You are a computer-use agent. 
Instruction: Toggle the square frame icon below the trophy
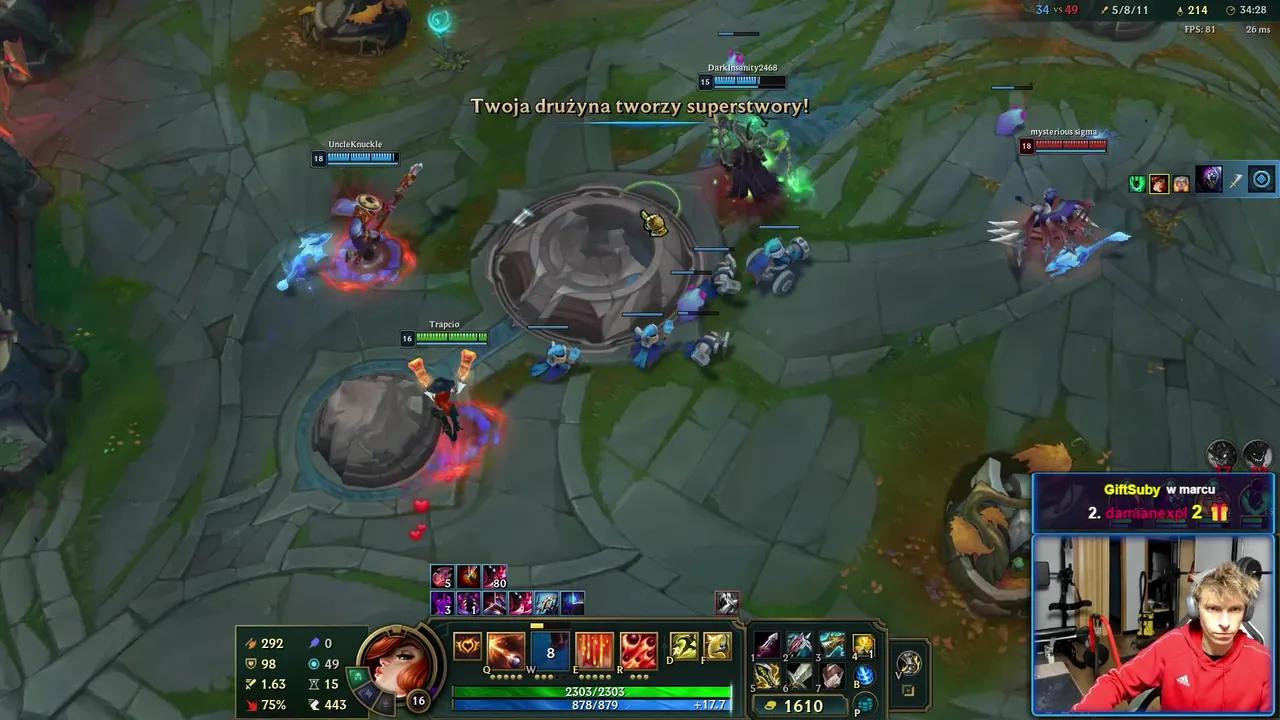pos(909,690)
